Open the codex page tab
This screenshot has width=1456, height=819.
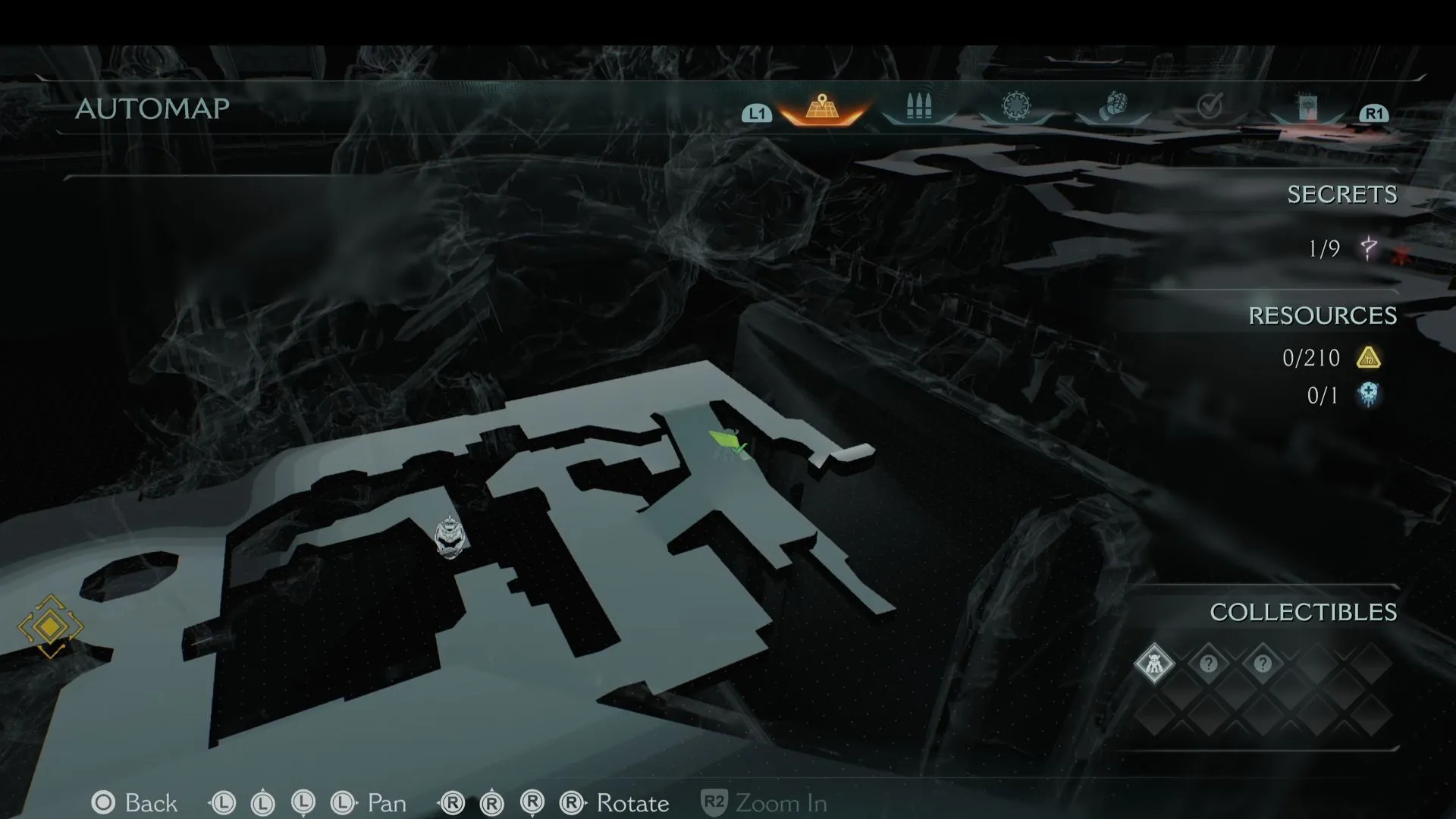1307,108
